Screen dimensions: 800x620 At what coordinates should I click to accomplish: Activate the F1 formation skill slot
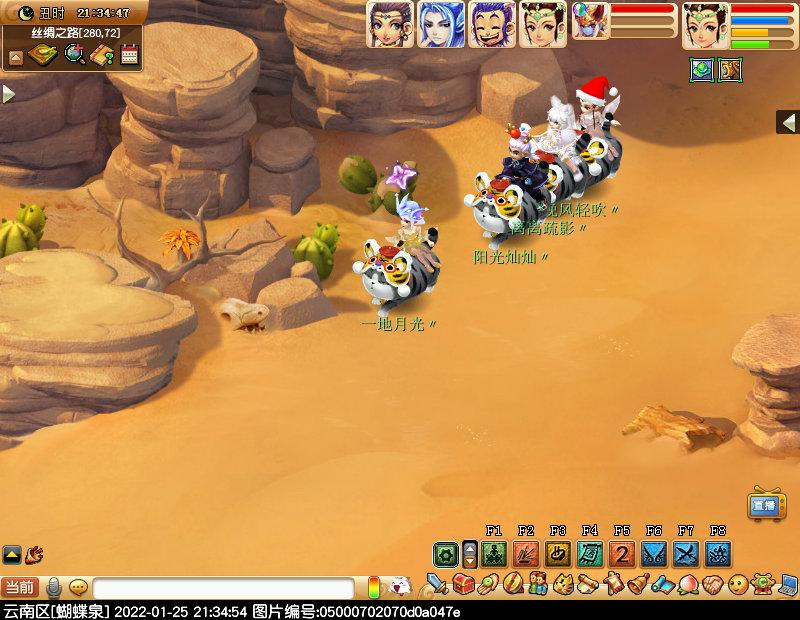pyautogui.click(x=493, y=553)
